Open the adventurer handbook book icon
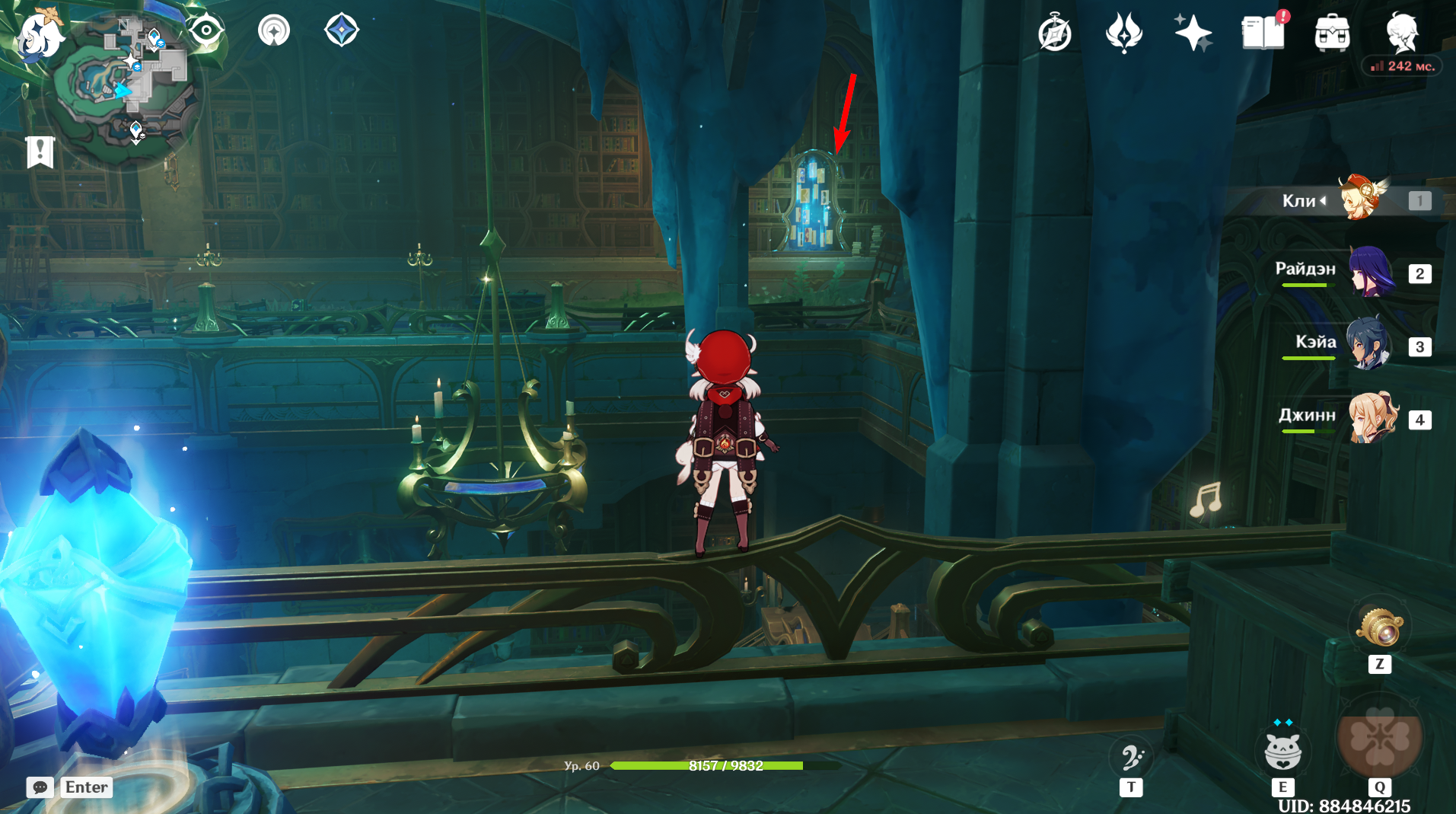Image resolution: width=1456 pixels, height=814 pixels. (1263, 33)
